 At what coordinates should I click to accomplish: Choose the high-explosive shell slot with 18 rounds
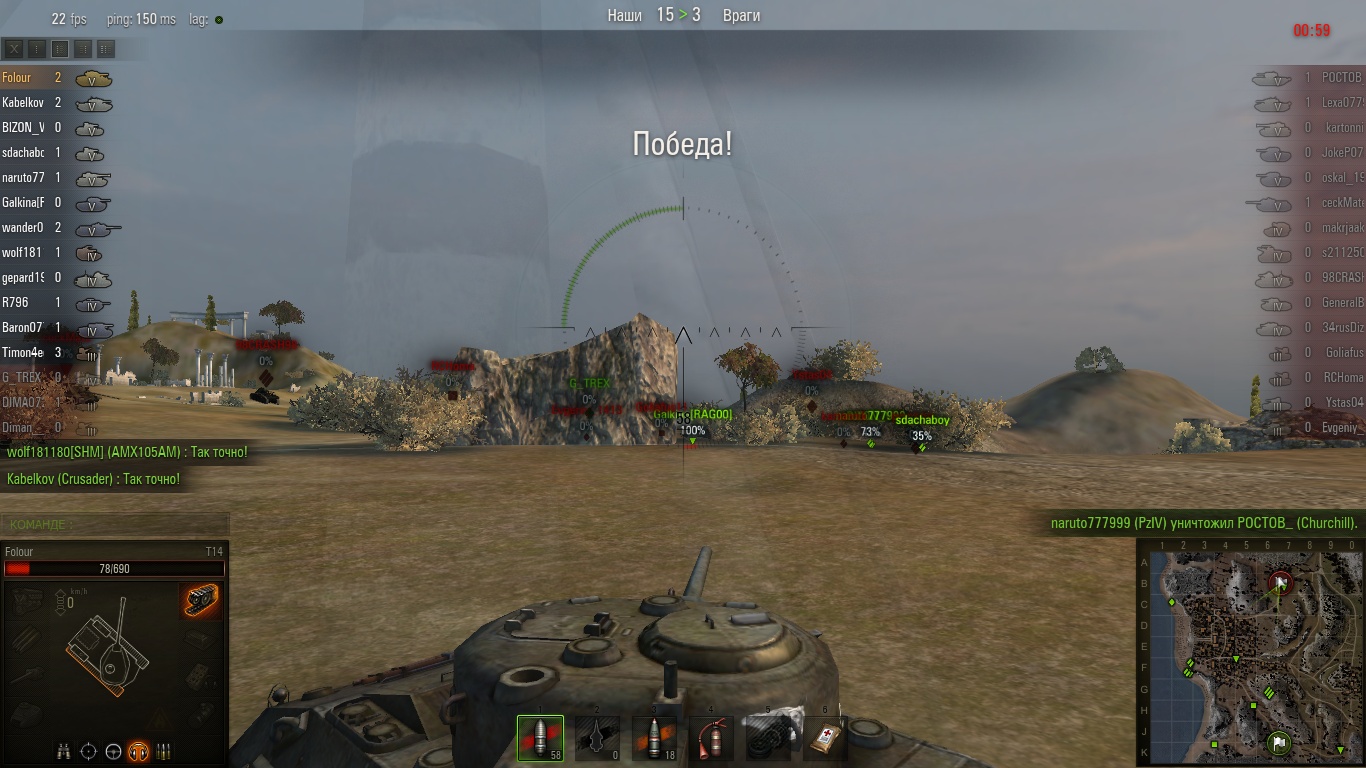coord(654,738)
